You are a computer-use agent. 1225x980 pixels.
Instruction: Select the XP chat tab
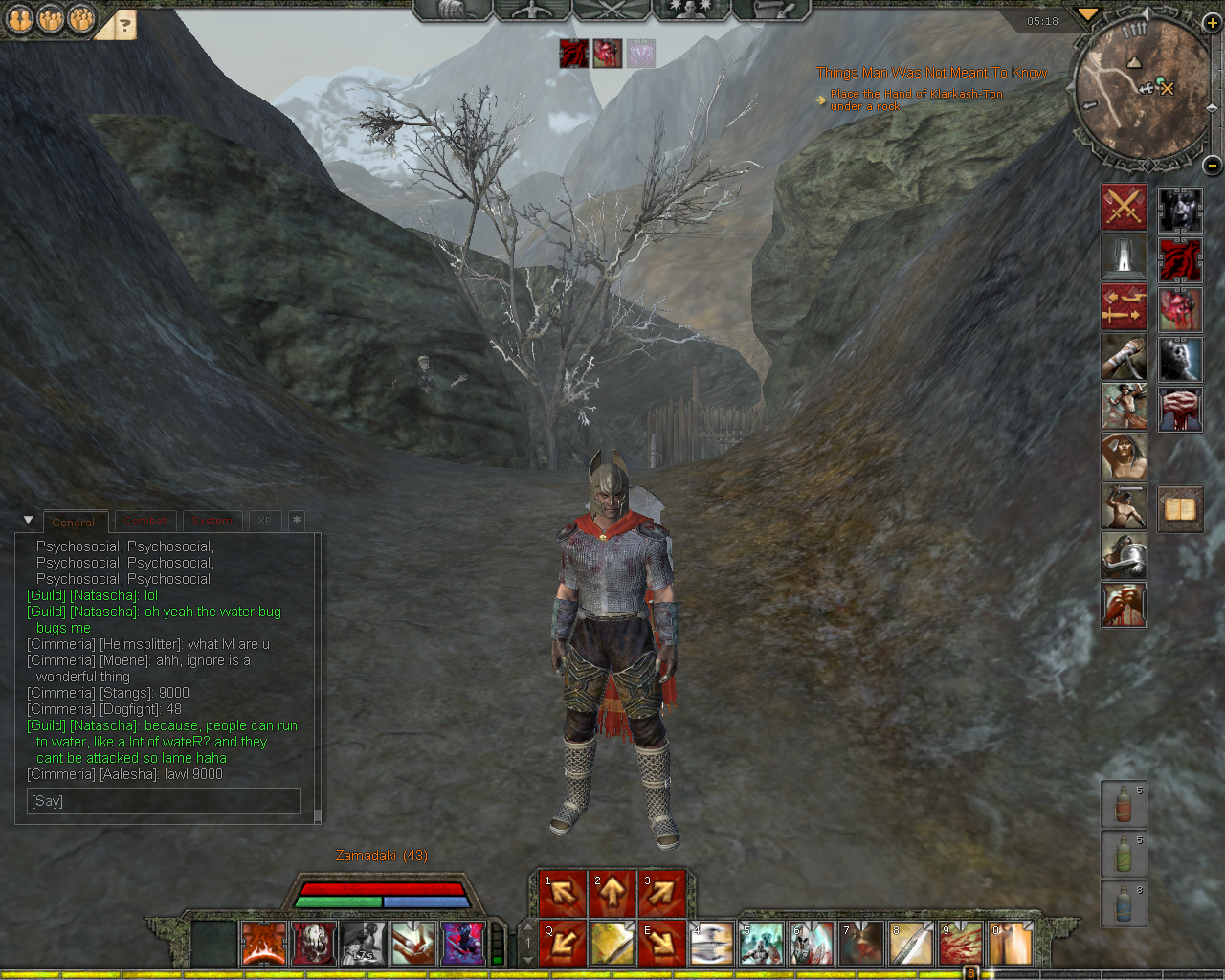[264, 522]
